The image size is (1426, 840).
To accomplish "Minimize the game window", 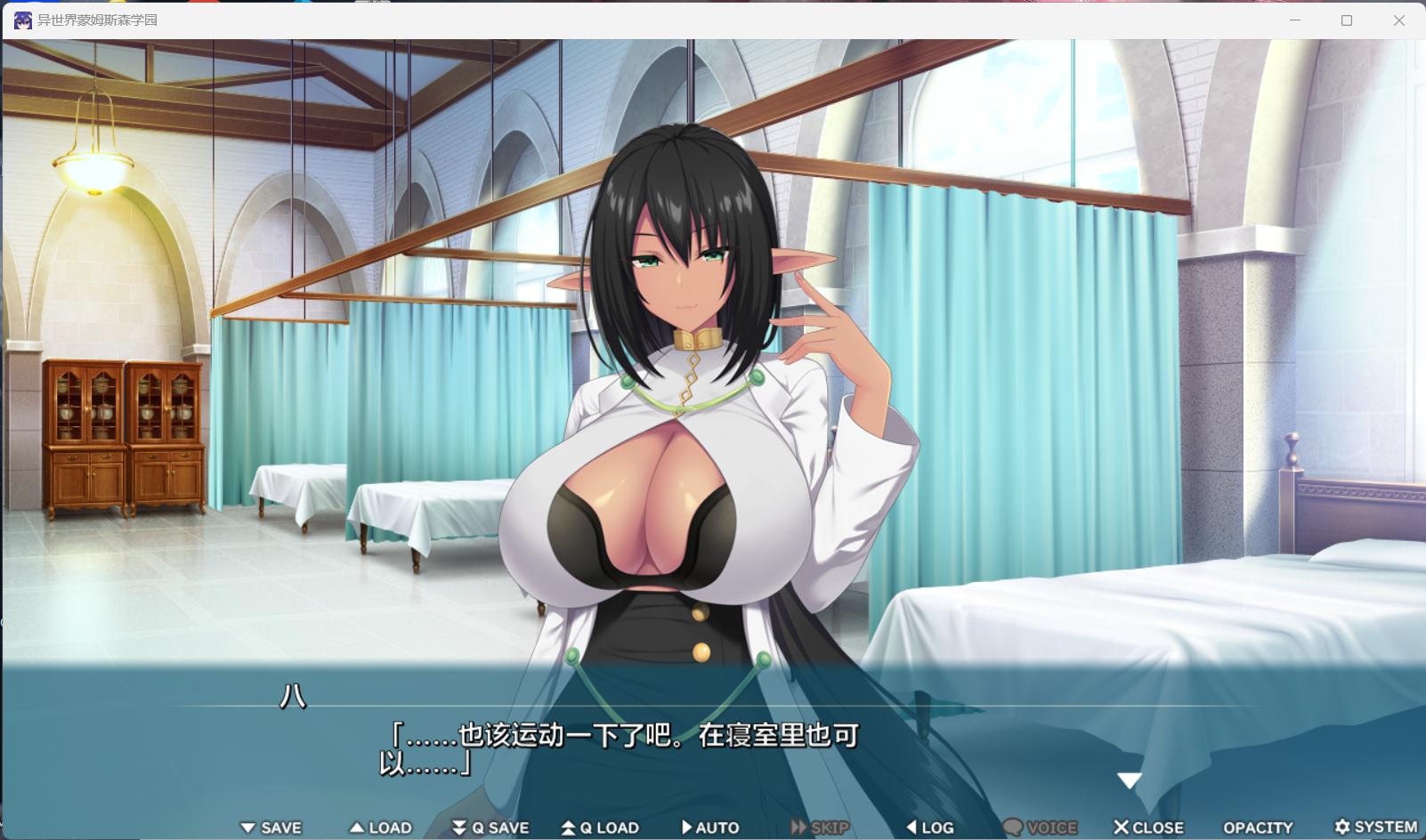I will 1295,20.
